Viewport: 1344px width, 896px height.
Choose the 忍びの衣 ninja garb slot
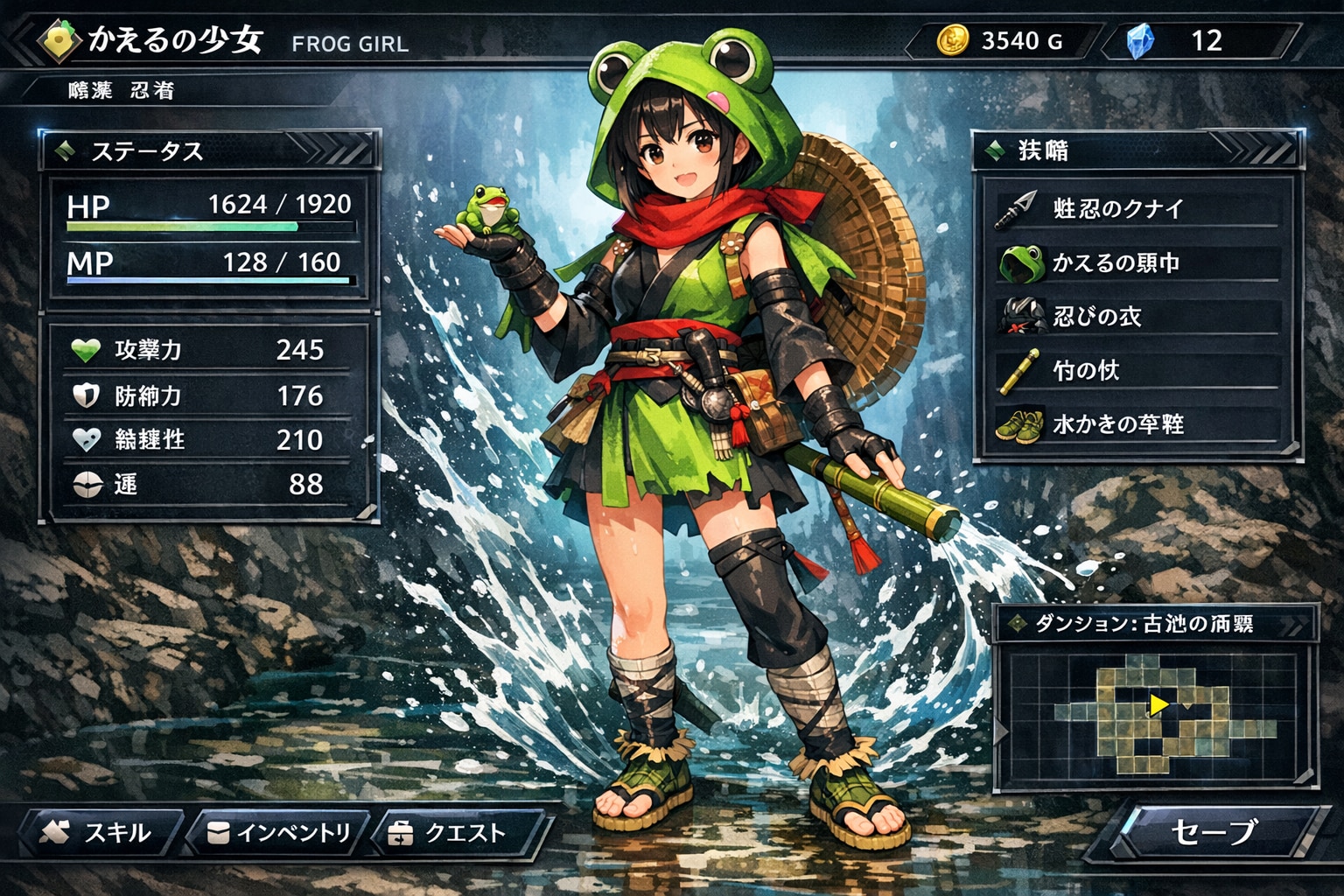[x=1137, y=316]
